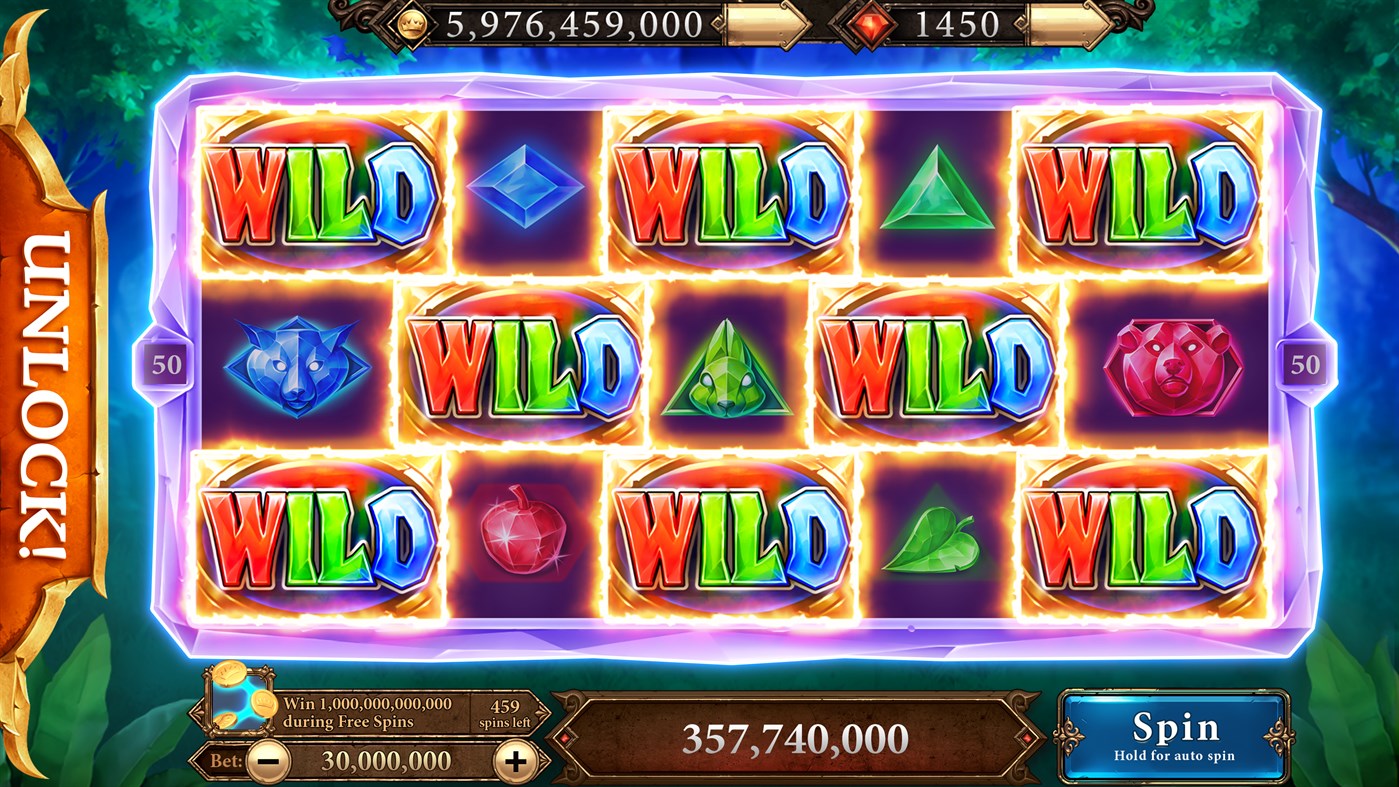The width and height of the screenshot is (1399, 787).
Task: Tap the Spin button
Action: point(1174,736)
